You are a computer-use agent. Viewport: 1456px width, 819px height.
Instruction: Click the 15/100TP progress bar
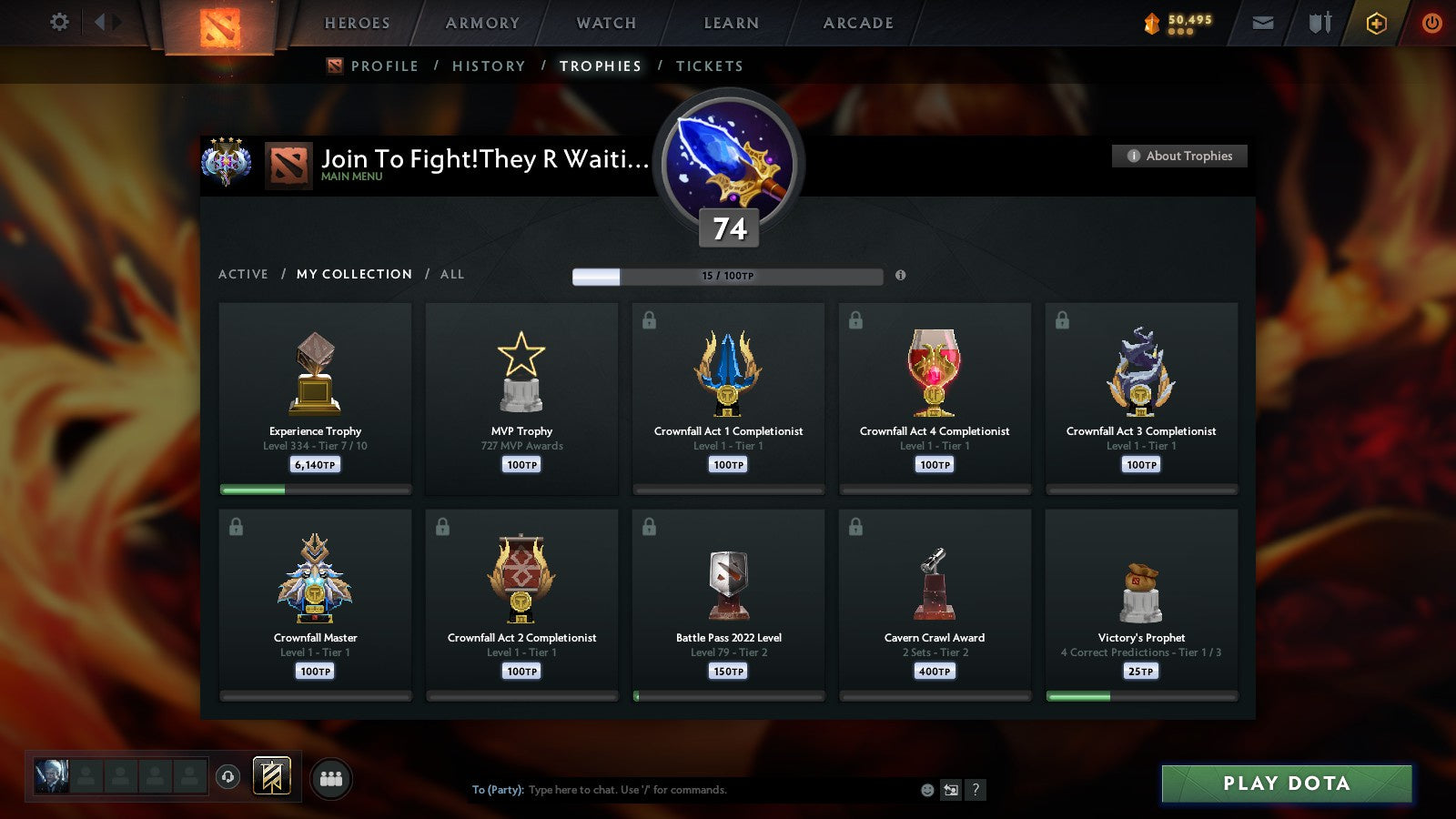[727, 276]
